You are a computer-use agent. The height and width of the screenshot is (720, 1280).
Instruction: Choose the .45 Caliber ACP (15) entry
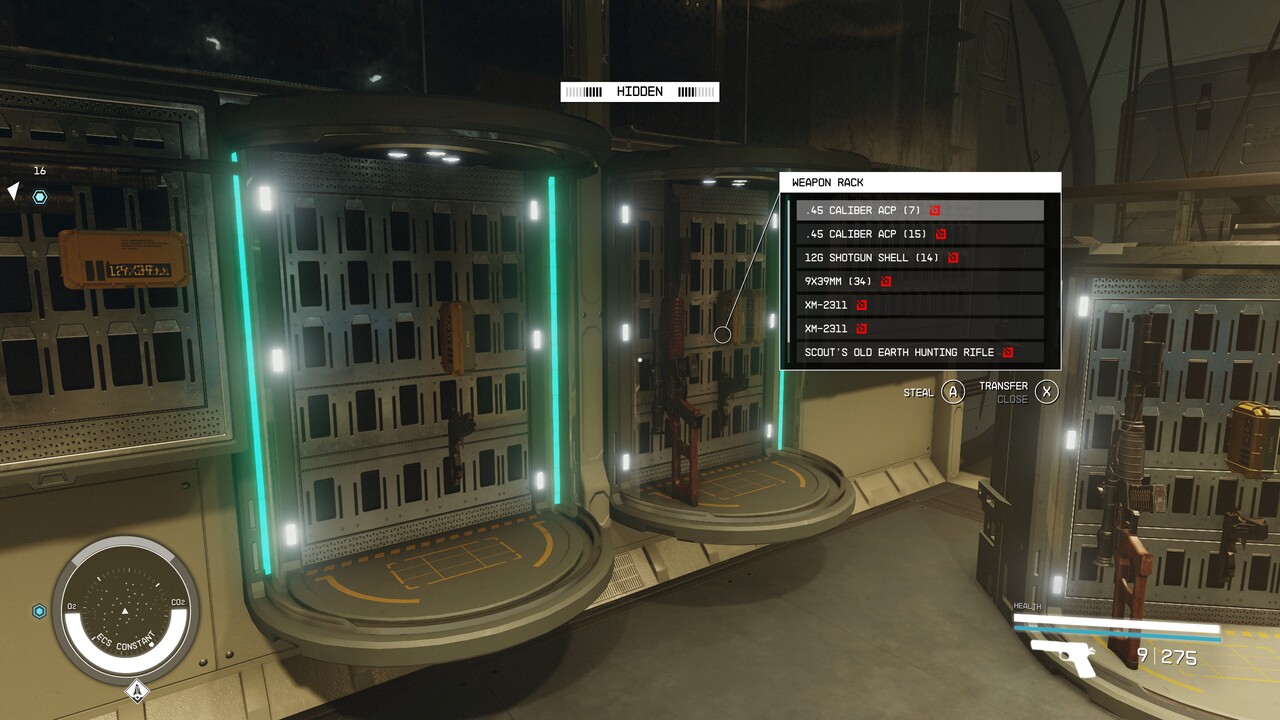(x=919, y=234)
